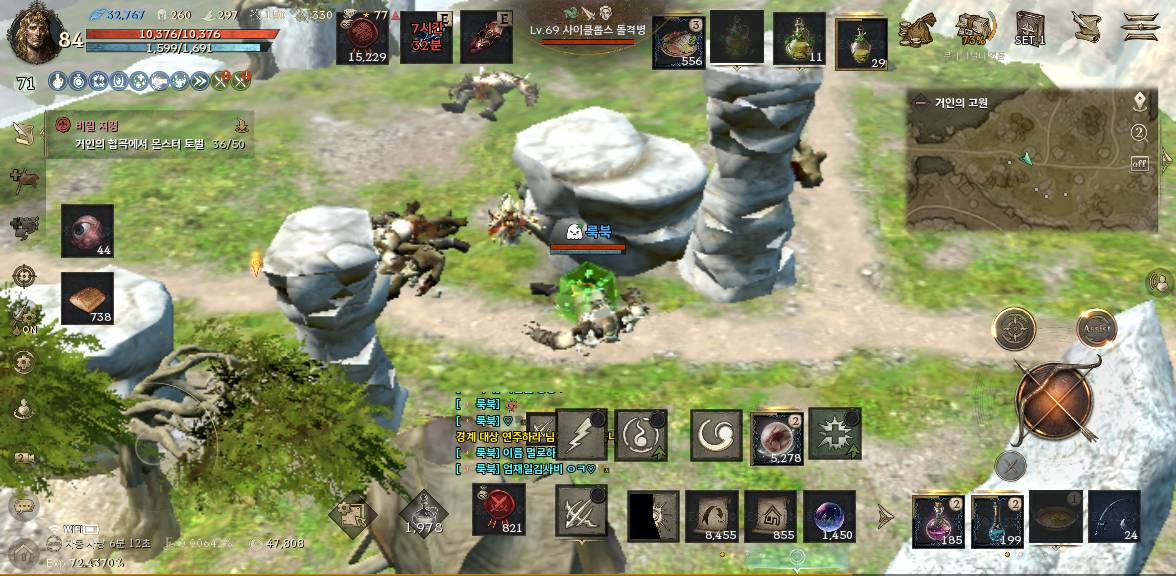This screenshot has width=1176, height=576.
Task: Open the inventory bag showing 75%
Action: click(972, 29)
